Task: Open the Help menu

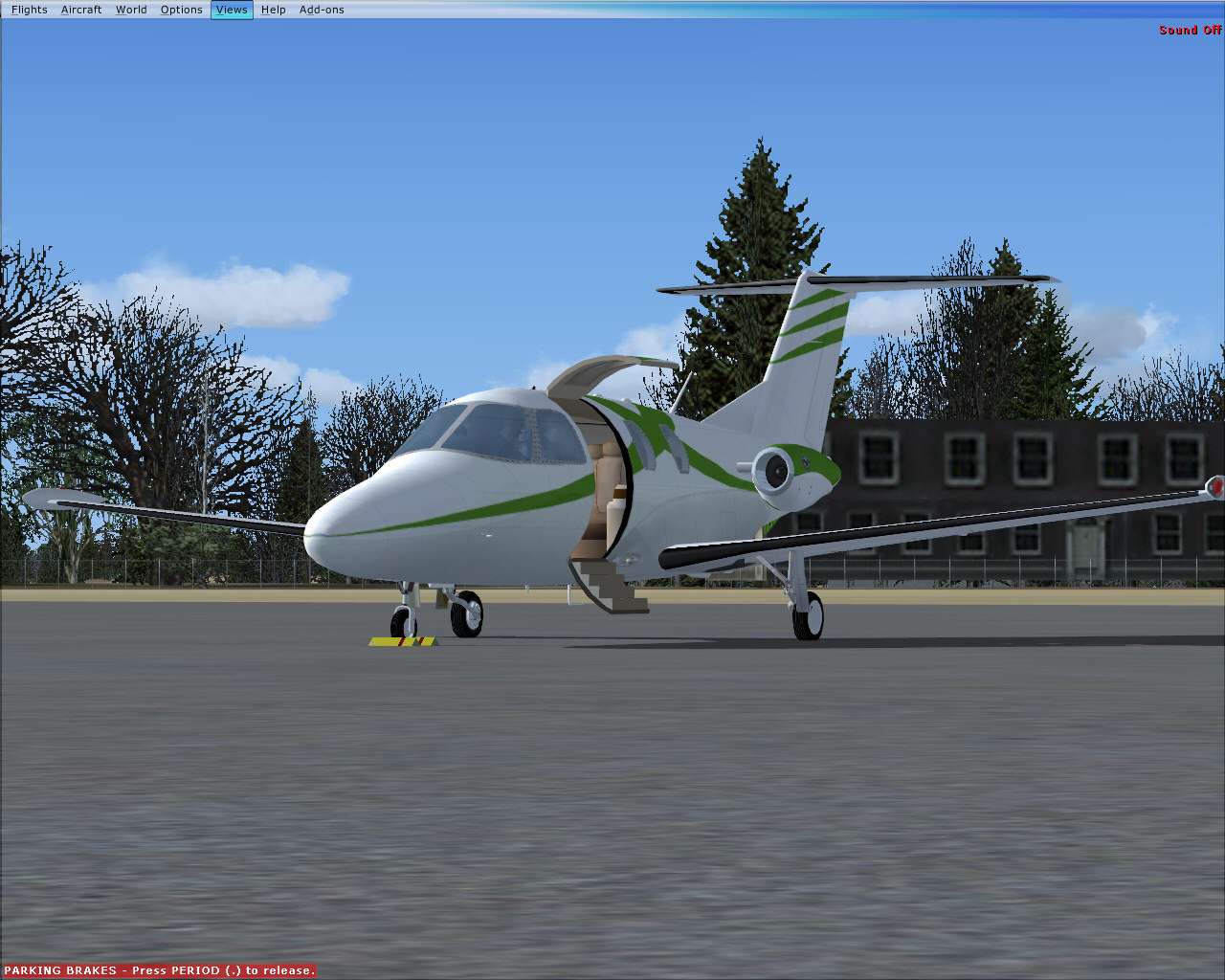Action: pos(273,10)
